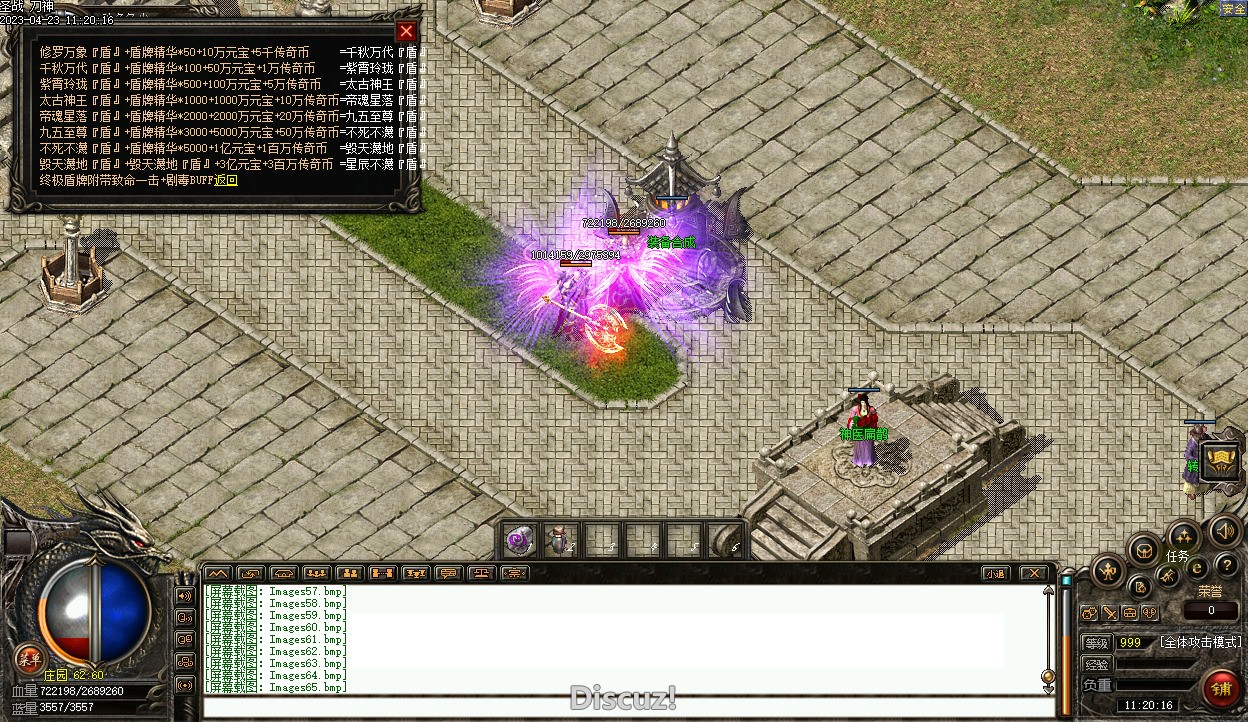Open the red 铺 shop button

pos(1220,689)
